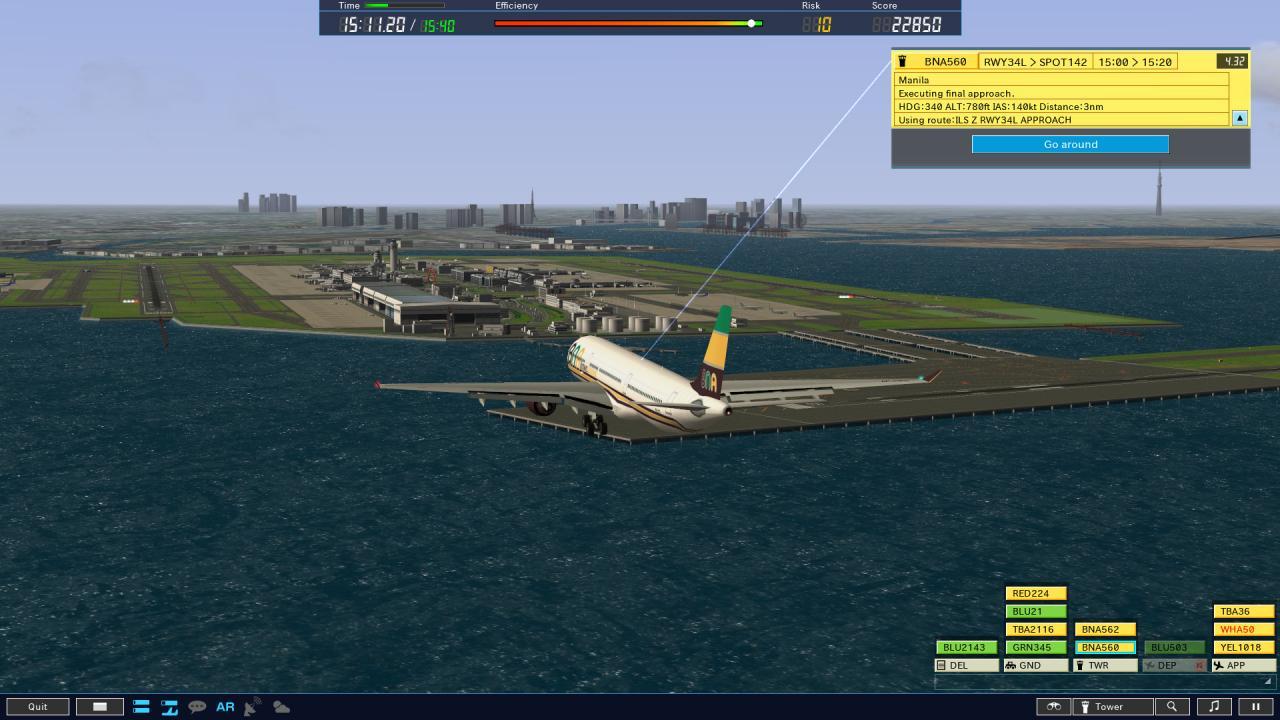Toggle the pause control
This screenshot has height=720, width=1280.
click(1255, 706)
